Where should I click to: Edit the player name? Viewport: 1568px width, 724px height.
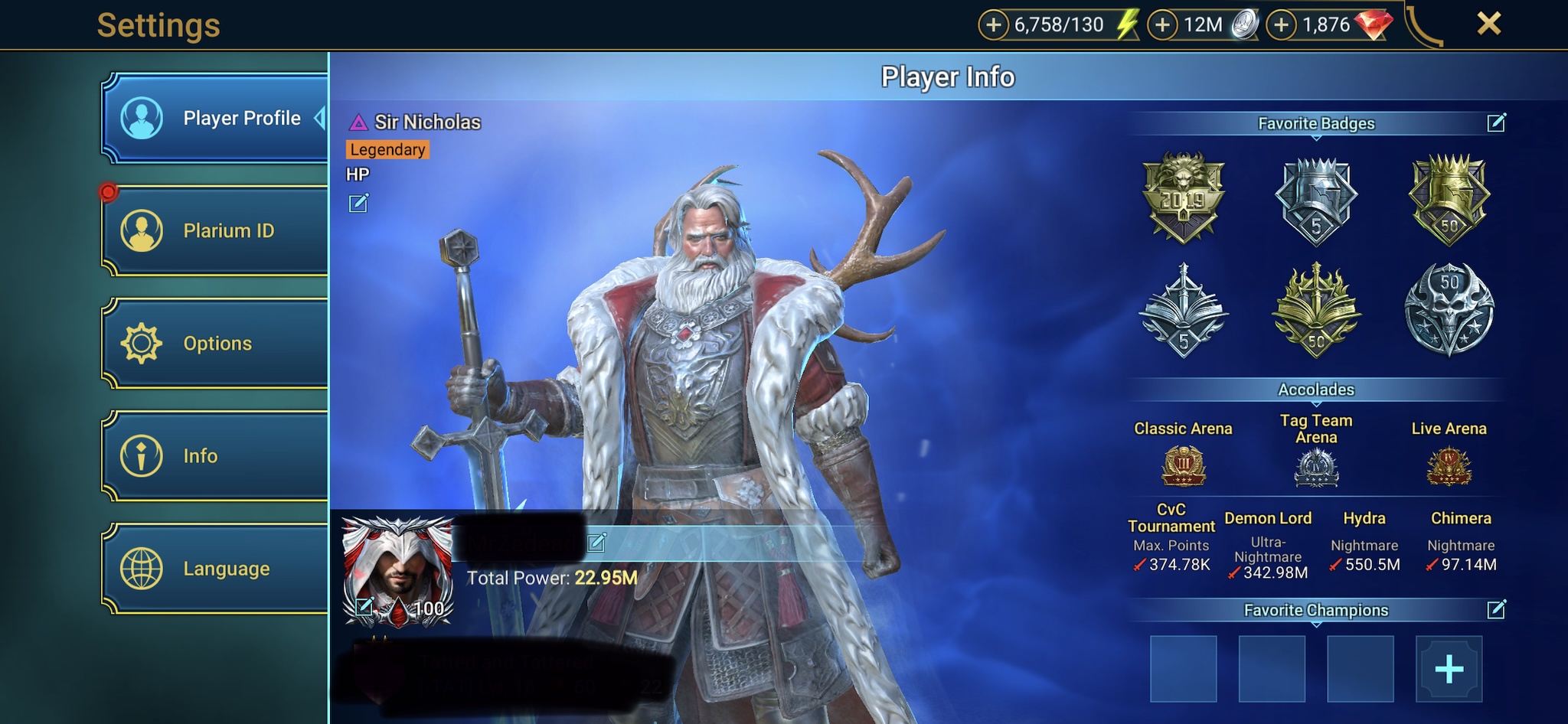tap(596, 543)
